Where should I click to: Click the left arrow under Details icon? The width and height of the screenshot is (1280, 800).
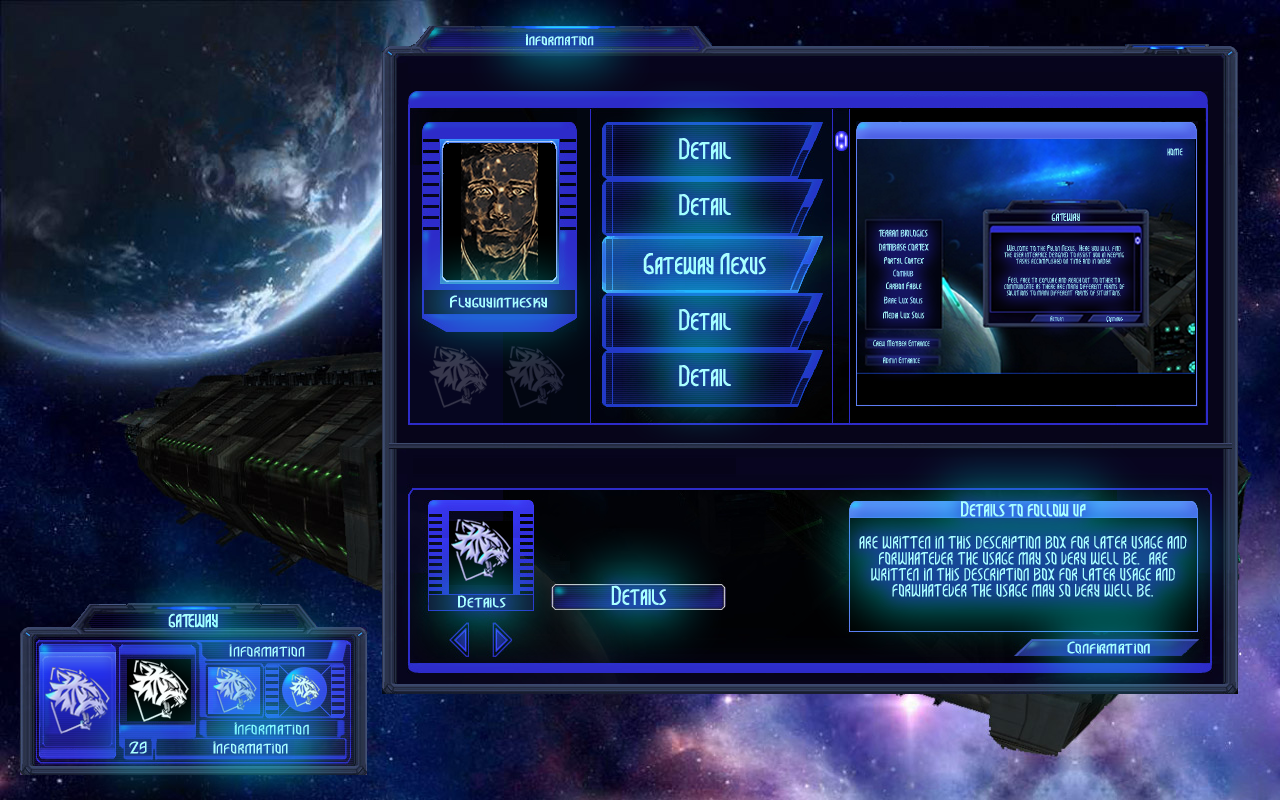(x=460, y=640)
